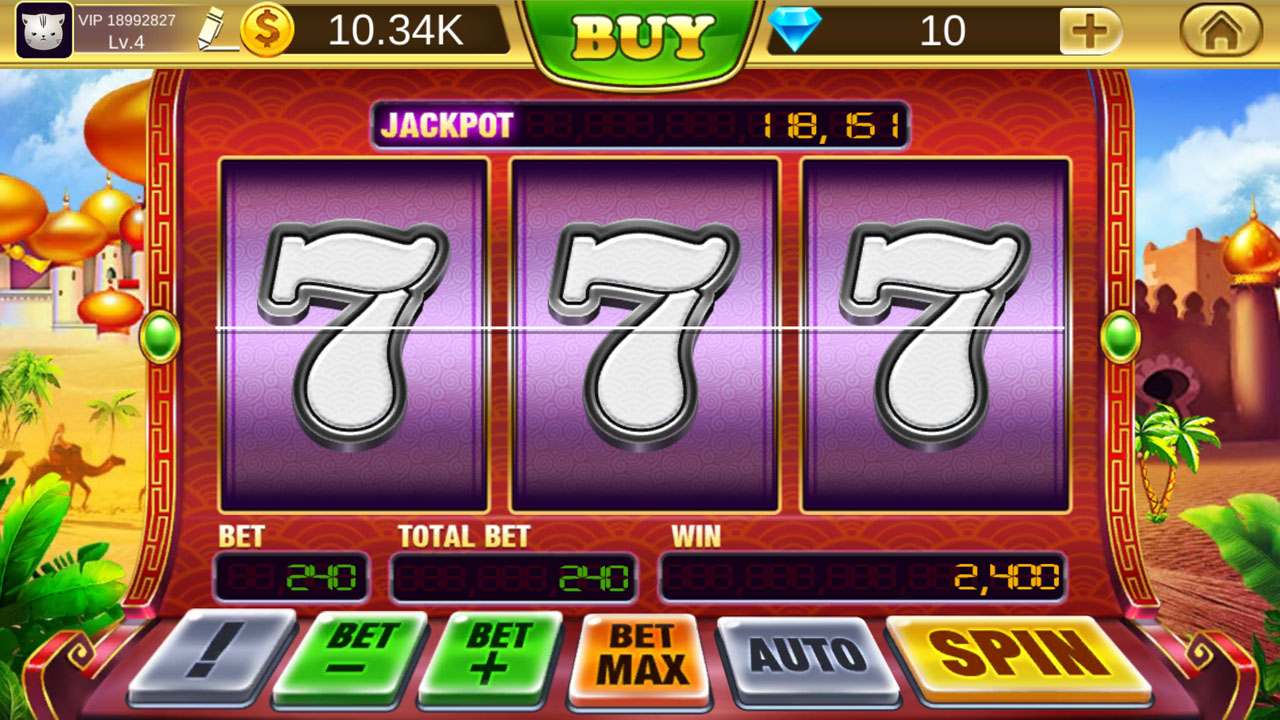
Task: Decrease wager with BET minus
Action: [360, 654]
